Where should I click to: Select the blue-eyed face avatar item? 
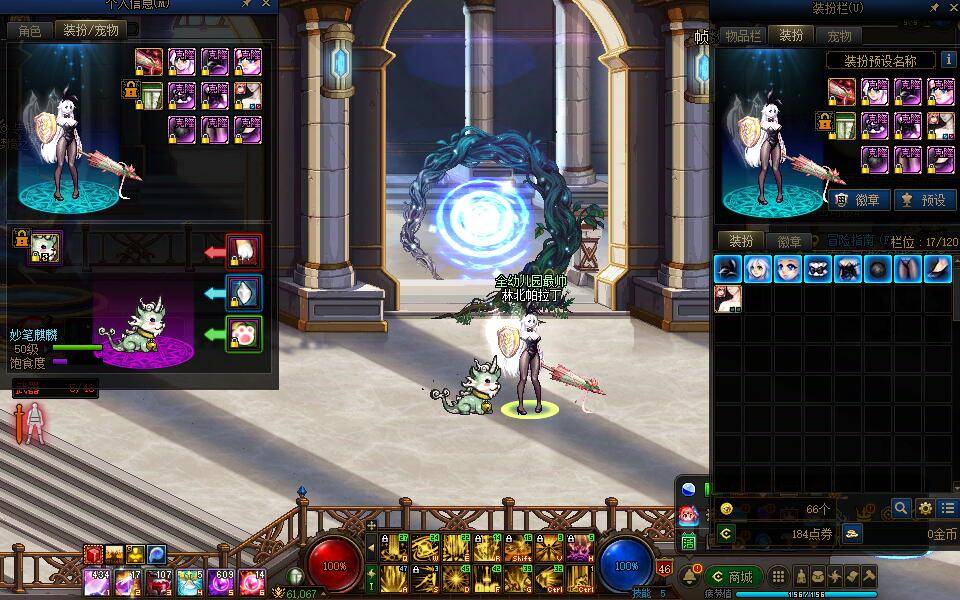pos(788,268)
